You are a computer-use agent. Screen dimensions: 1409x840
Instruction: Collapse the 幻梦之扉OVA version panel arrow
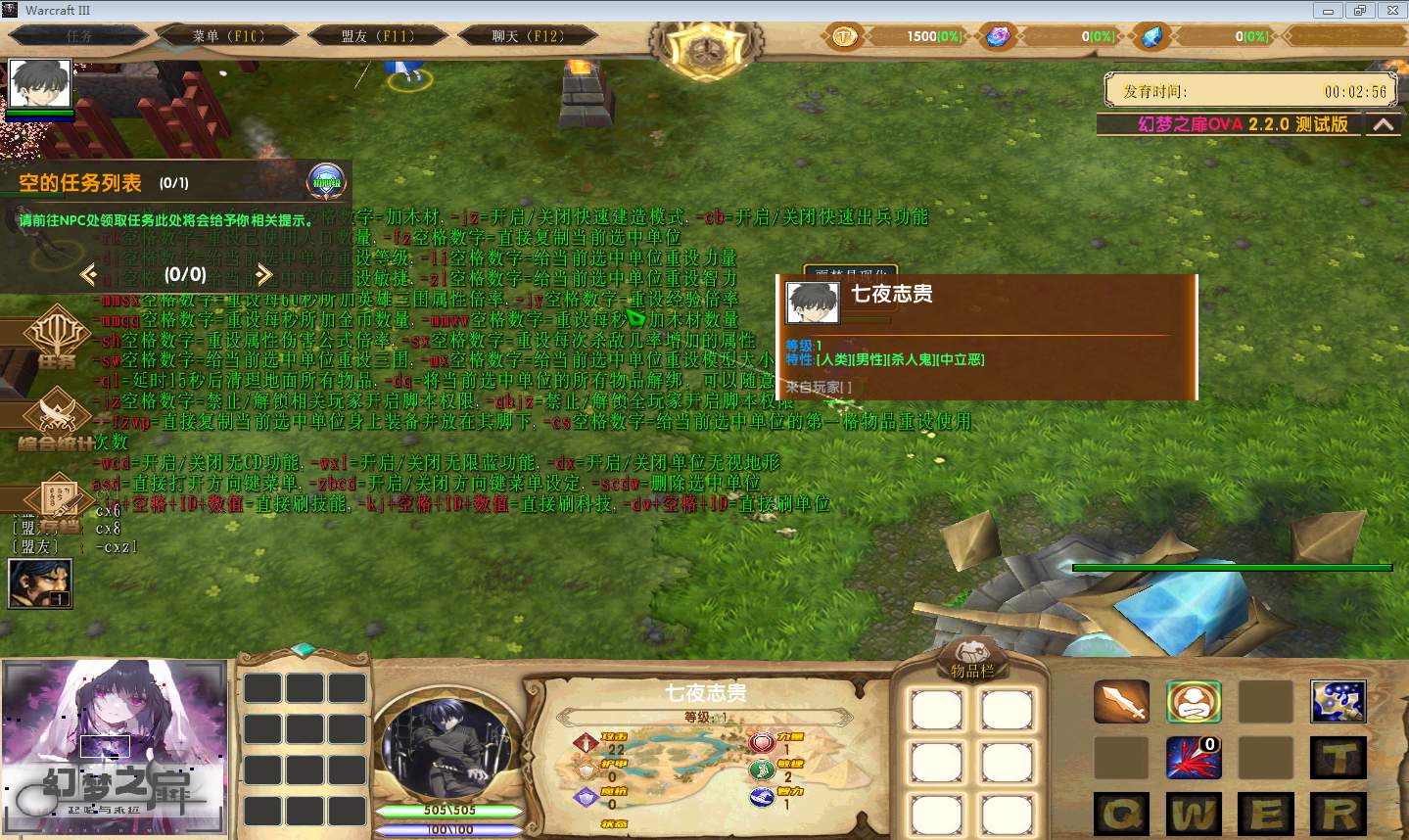(x=1383, y=125)
